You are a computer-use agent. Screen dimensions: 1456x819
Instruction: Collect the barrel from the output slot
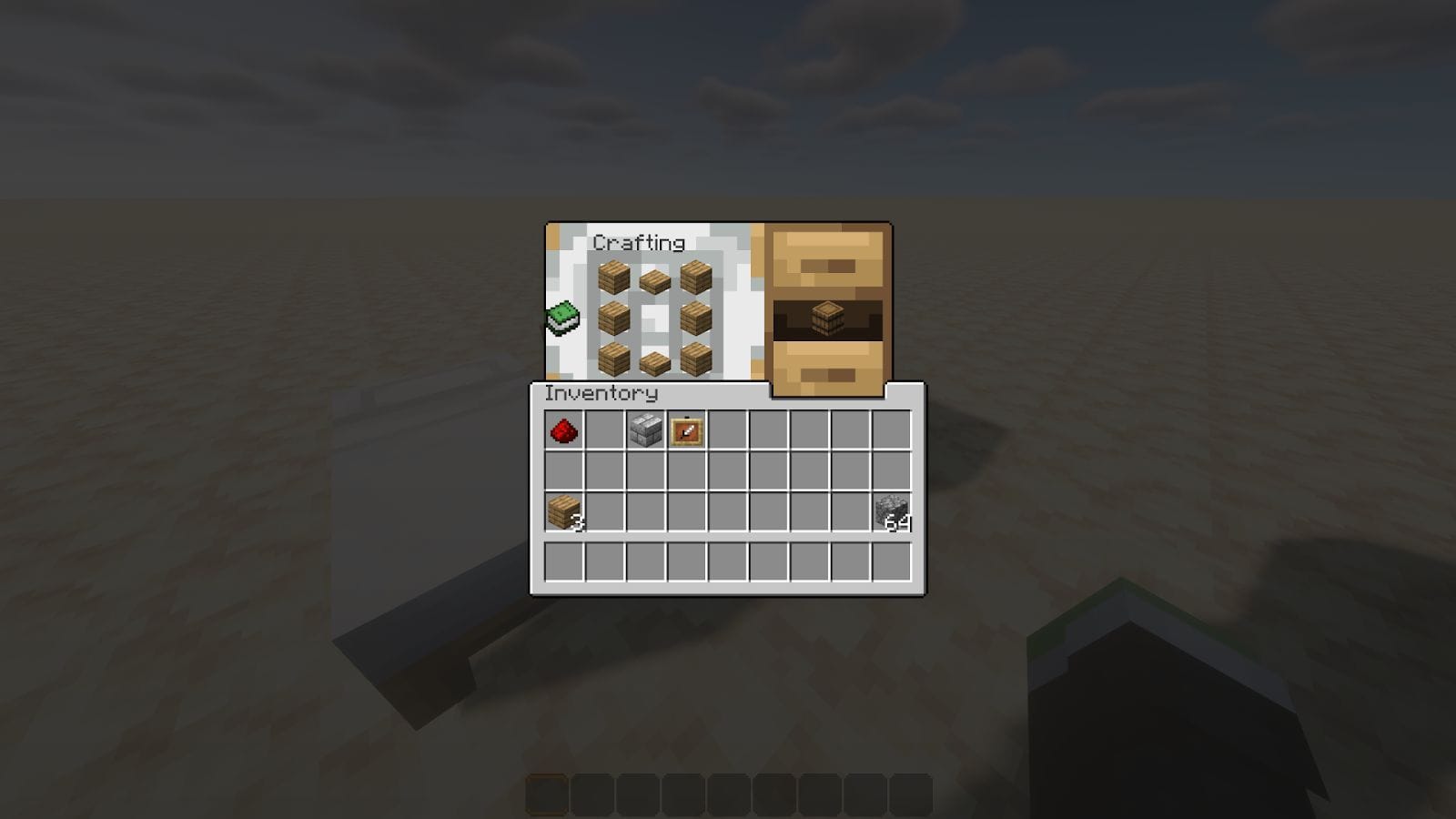click(x=825, y=319)
